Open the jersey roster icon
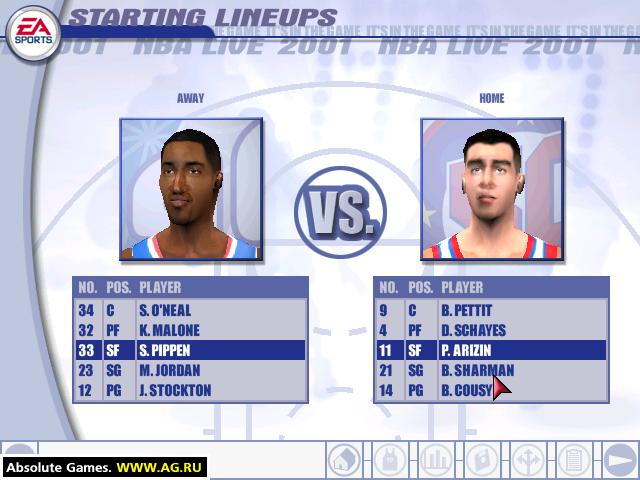This screenshot has width=640, height=480. (x=390, y=460)
